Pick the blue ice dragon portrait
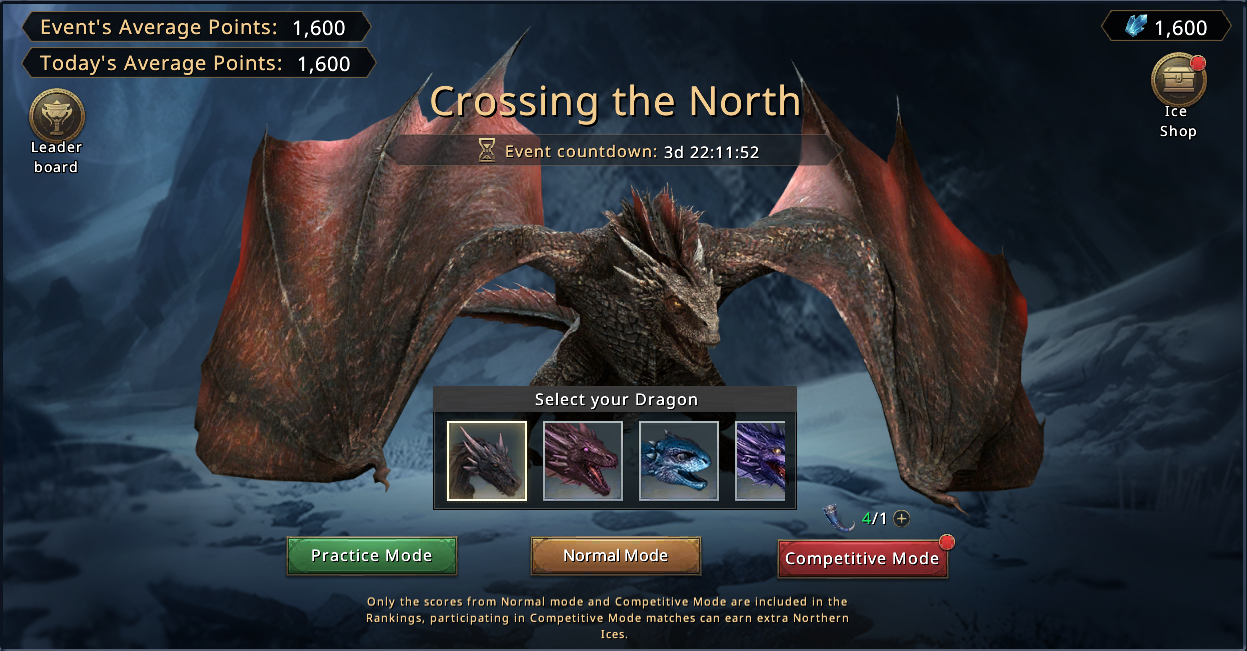Viewport: 1247px width, 651px height. [679, 460]
